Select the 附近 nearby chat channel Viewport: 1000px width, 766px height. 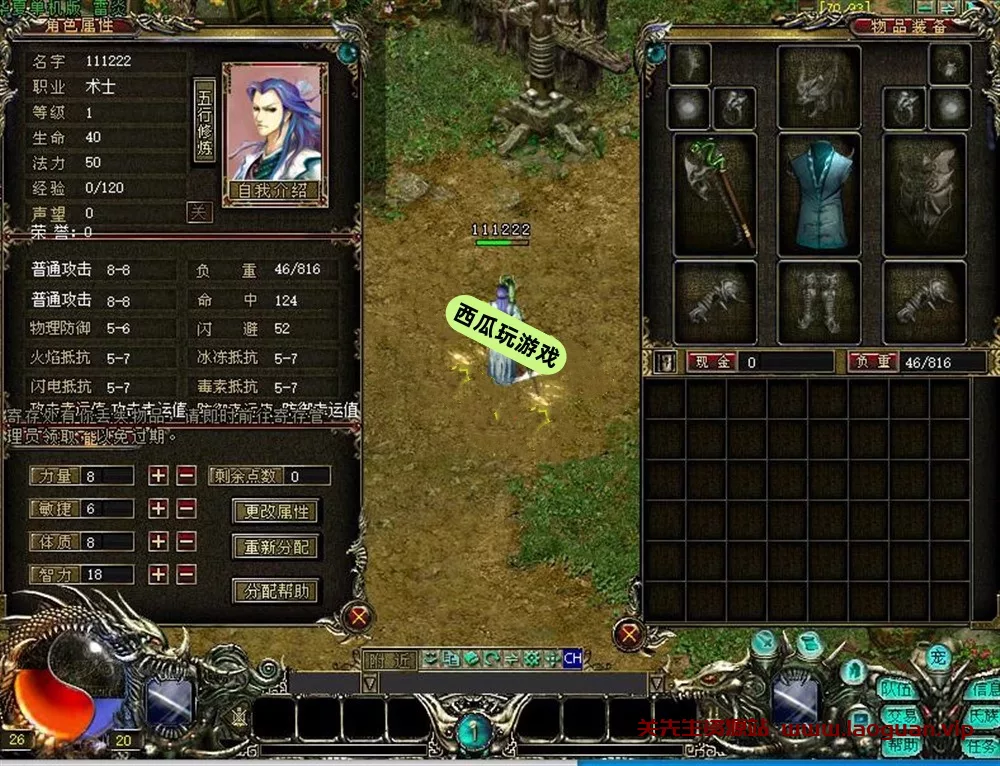pos(390,659)
